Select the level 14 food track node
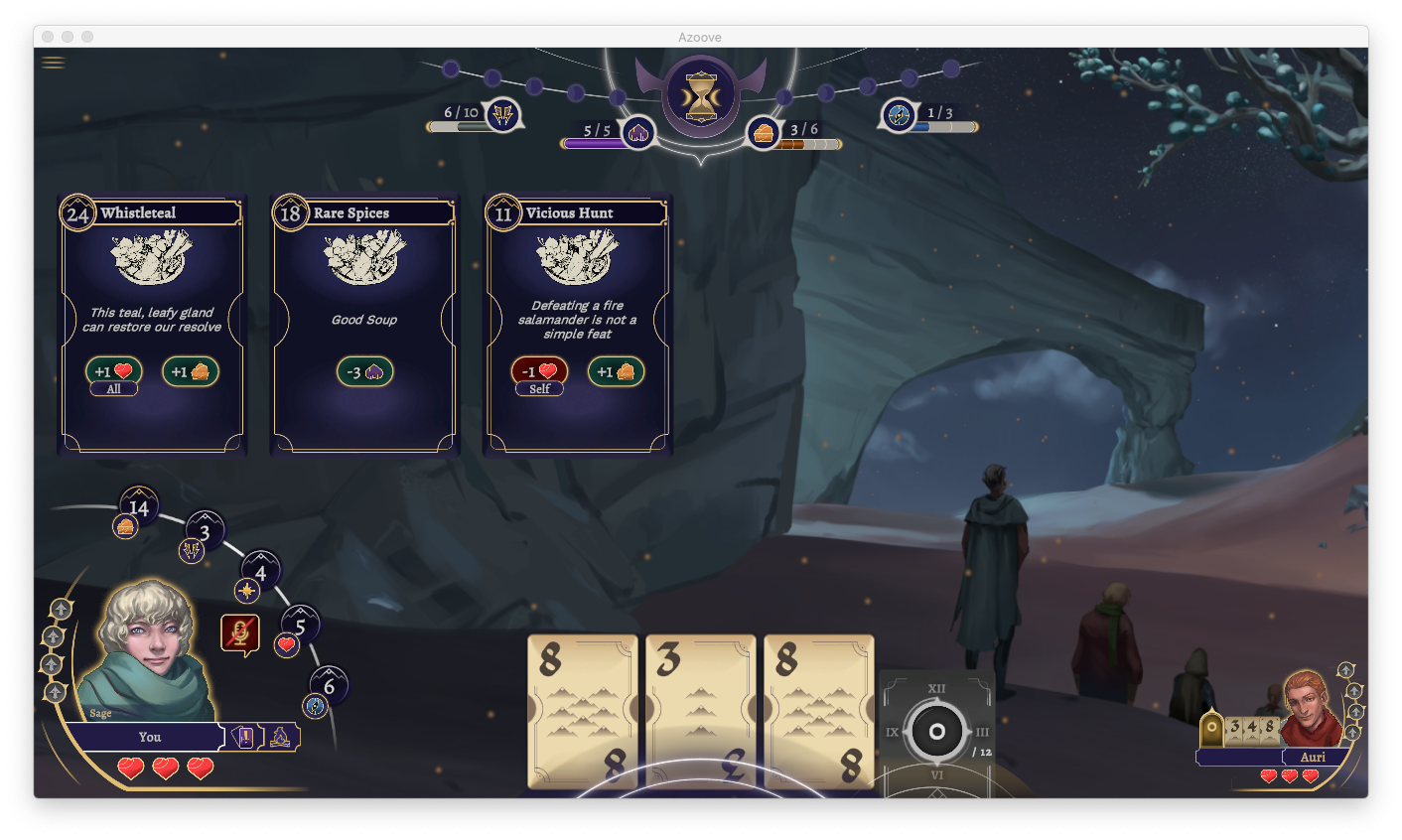Screen dimensions: 1402x840 point(138,507)
